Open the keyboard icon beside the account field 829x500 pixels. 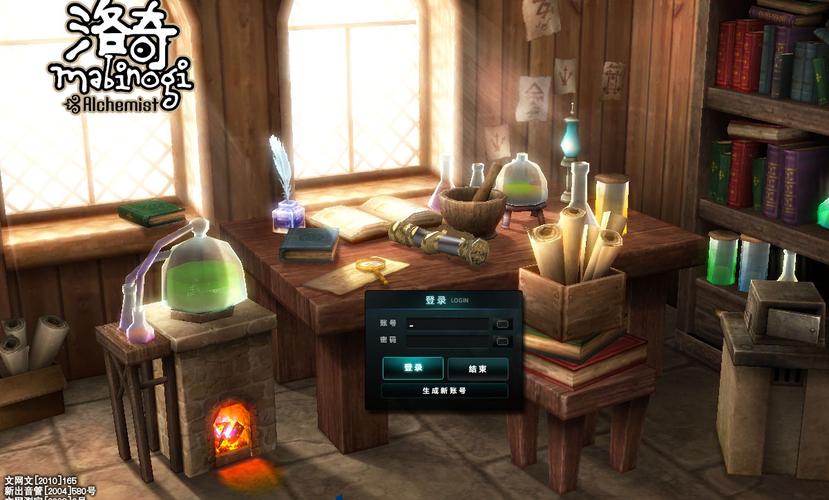(x=503, y=324)
